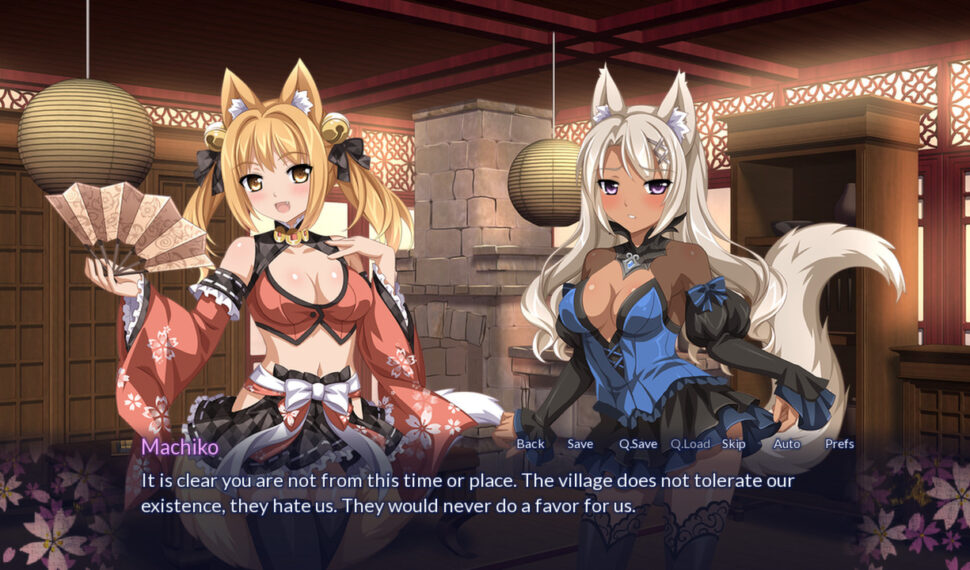
Task: Open the Save menu
Action: click(580, 444)
